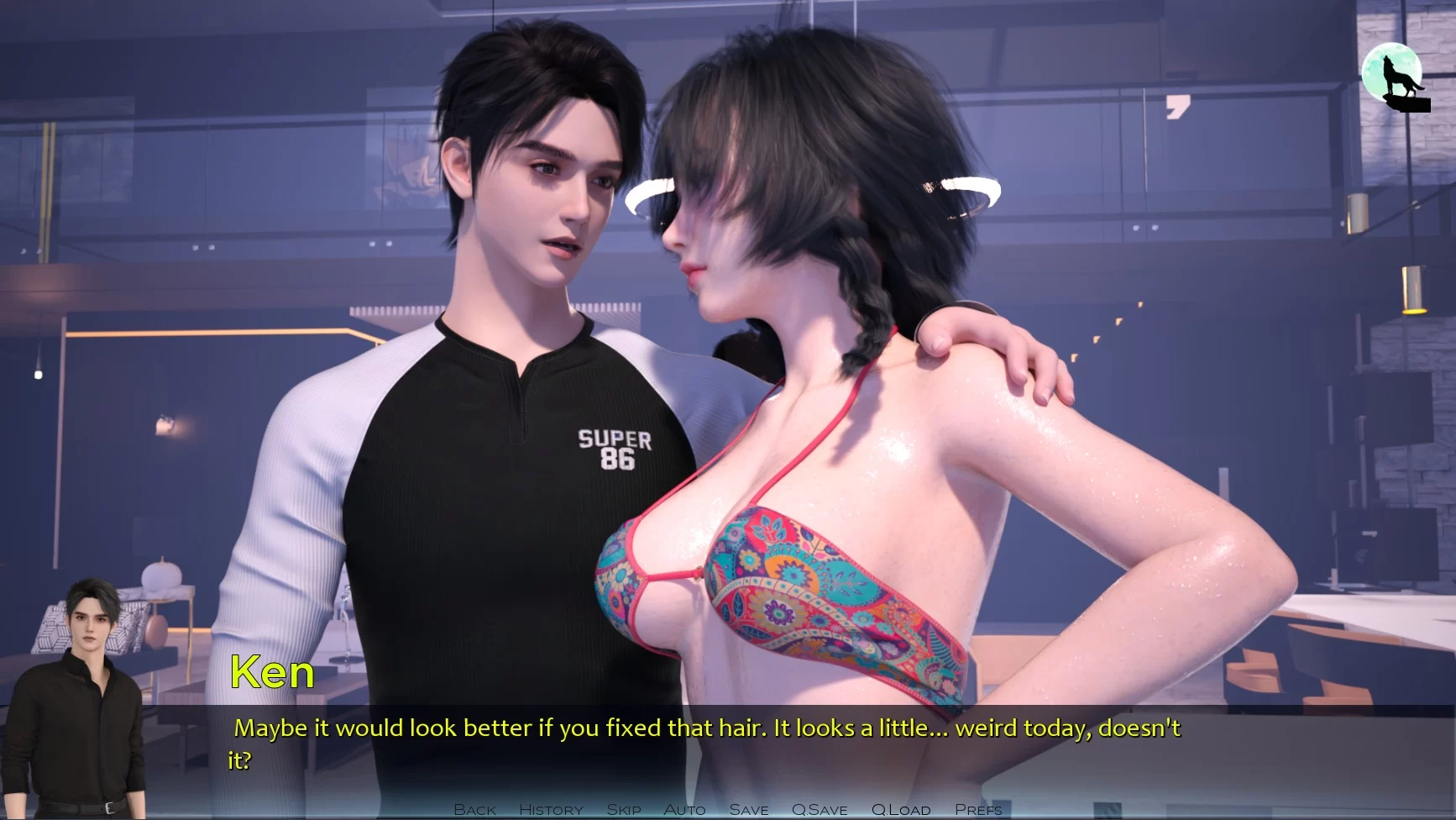Open the Prefs settings screen
Viewport: 1456px width, 820px height.
[x=978, y=809]
